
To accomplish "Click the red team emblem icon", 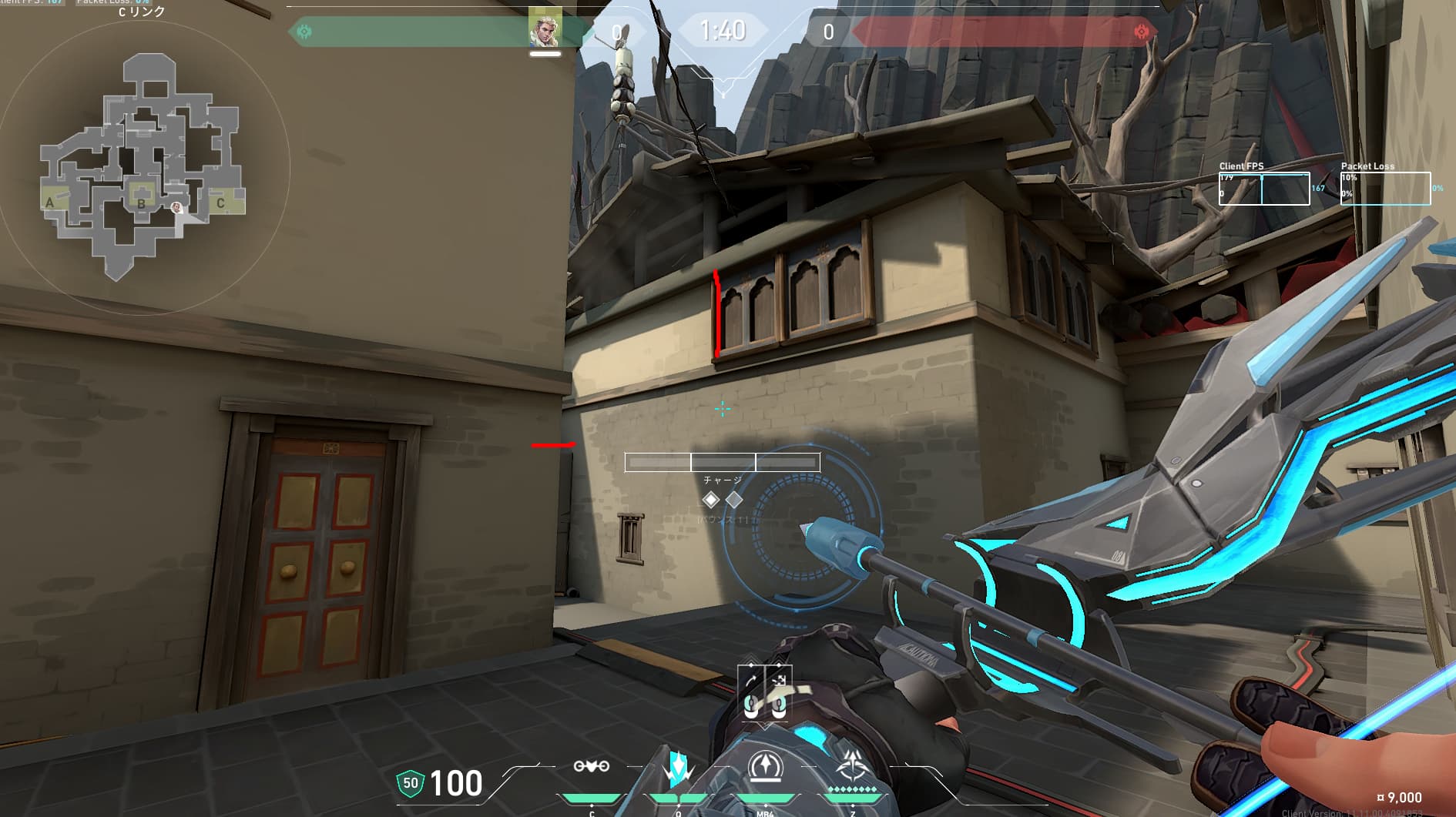I will pyautogui.click(x=1142, y=32).
